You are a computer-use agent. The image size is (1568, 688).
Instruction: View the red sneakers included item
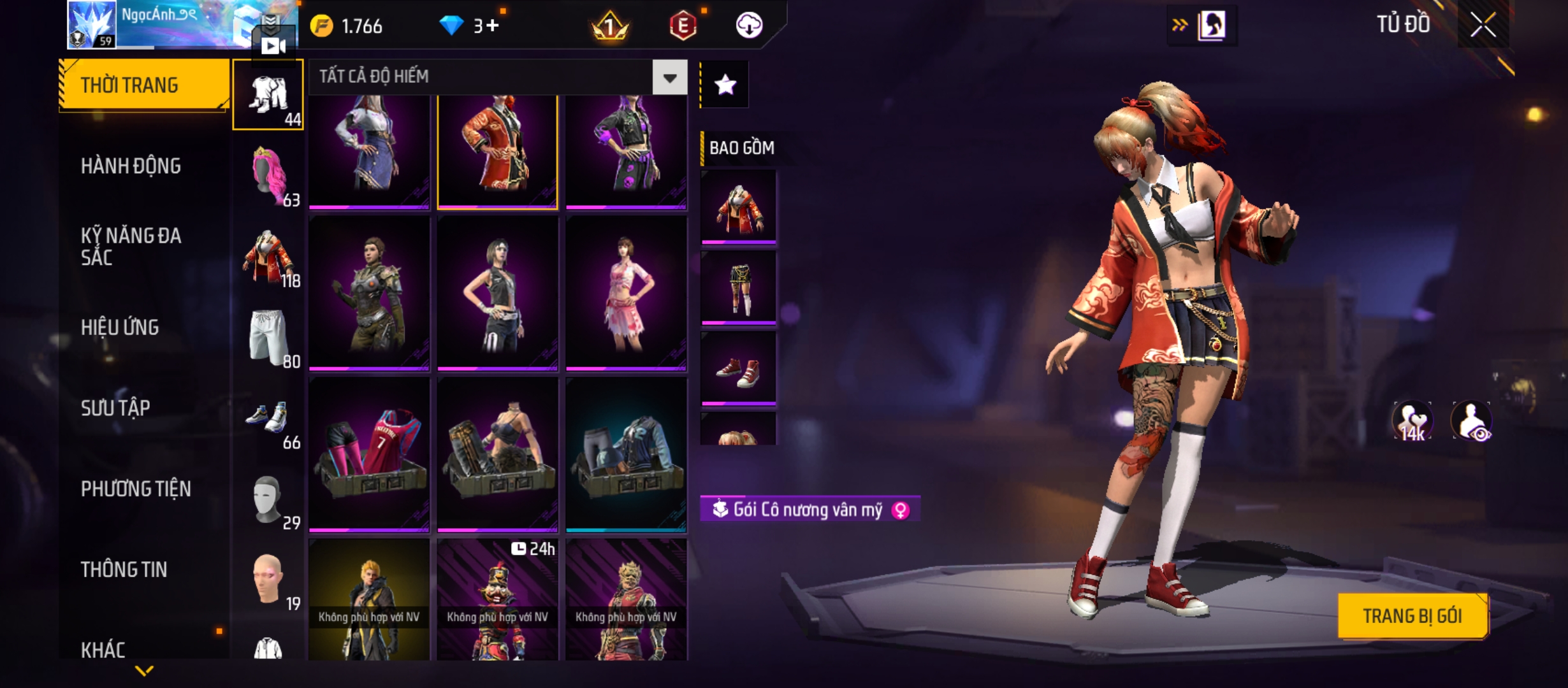[x=738, y=368]
